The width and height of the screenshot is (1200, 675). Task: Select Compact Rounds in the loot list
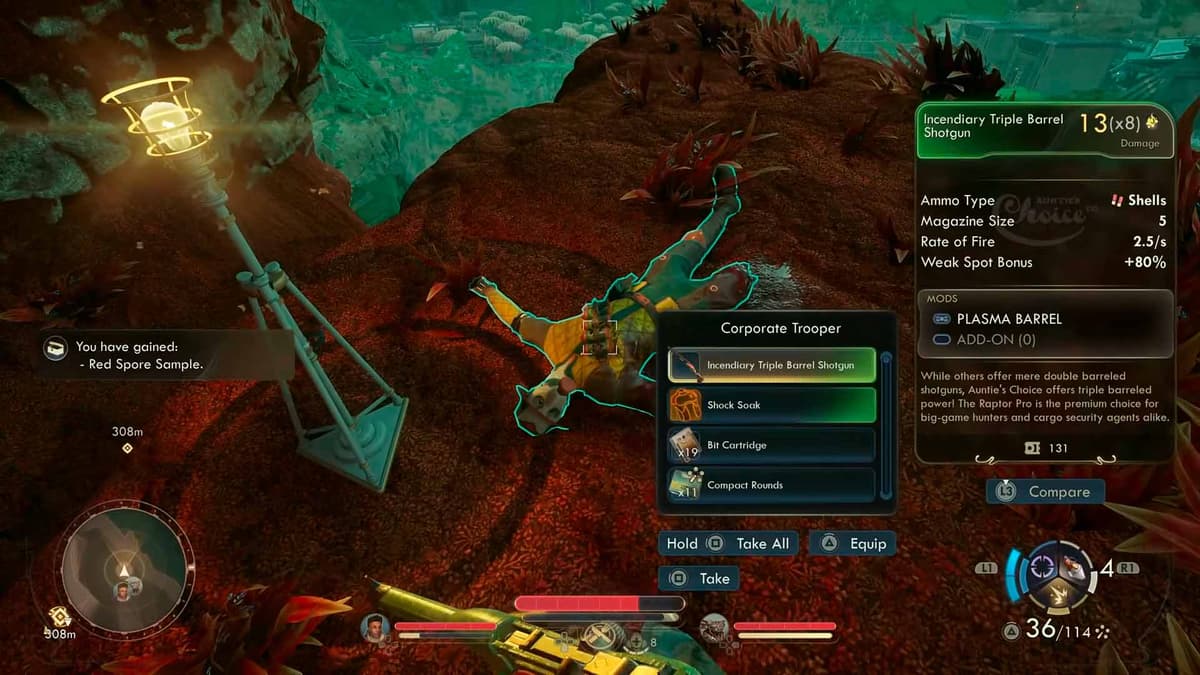(771, 485)
